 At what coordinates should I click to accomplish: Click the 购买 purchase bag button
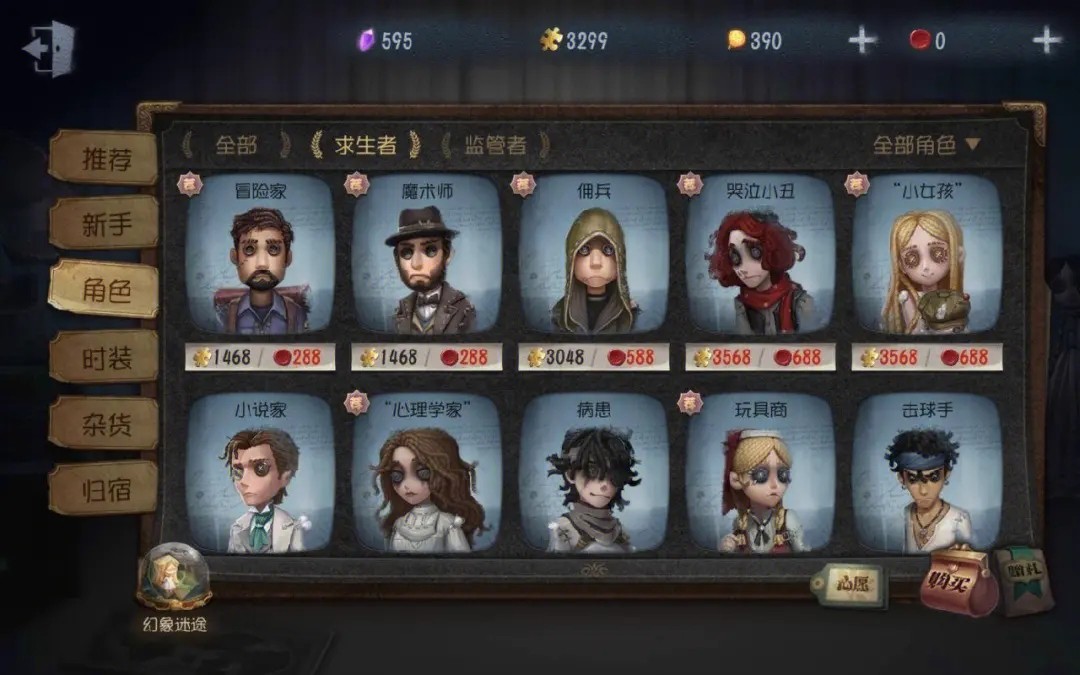point(958,580)
